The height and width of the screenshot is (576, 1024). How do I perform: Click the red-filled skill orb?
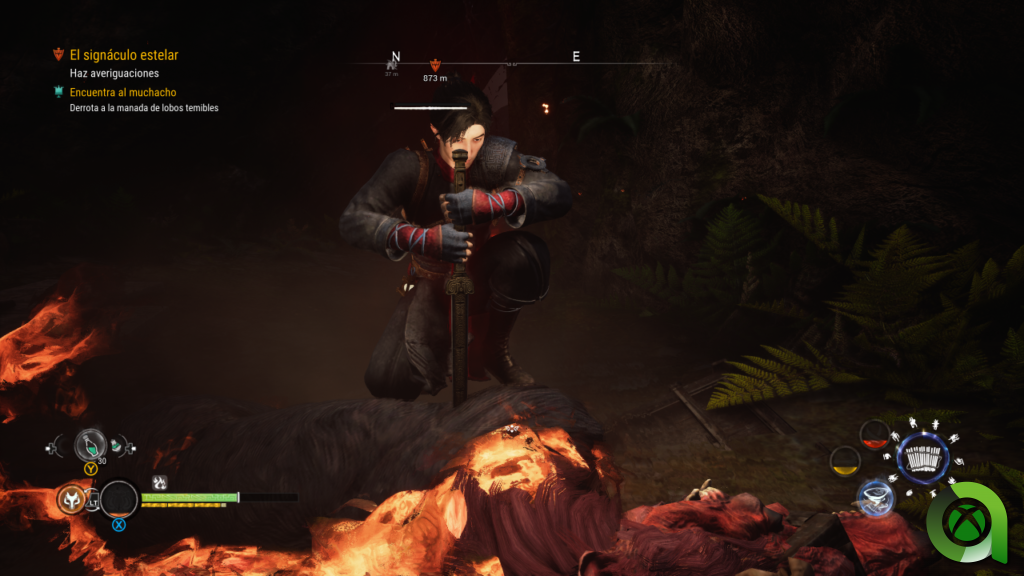click(x=875, y=433)
